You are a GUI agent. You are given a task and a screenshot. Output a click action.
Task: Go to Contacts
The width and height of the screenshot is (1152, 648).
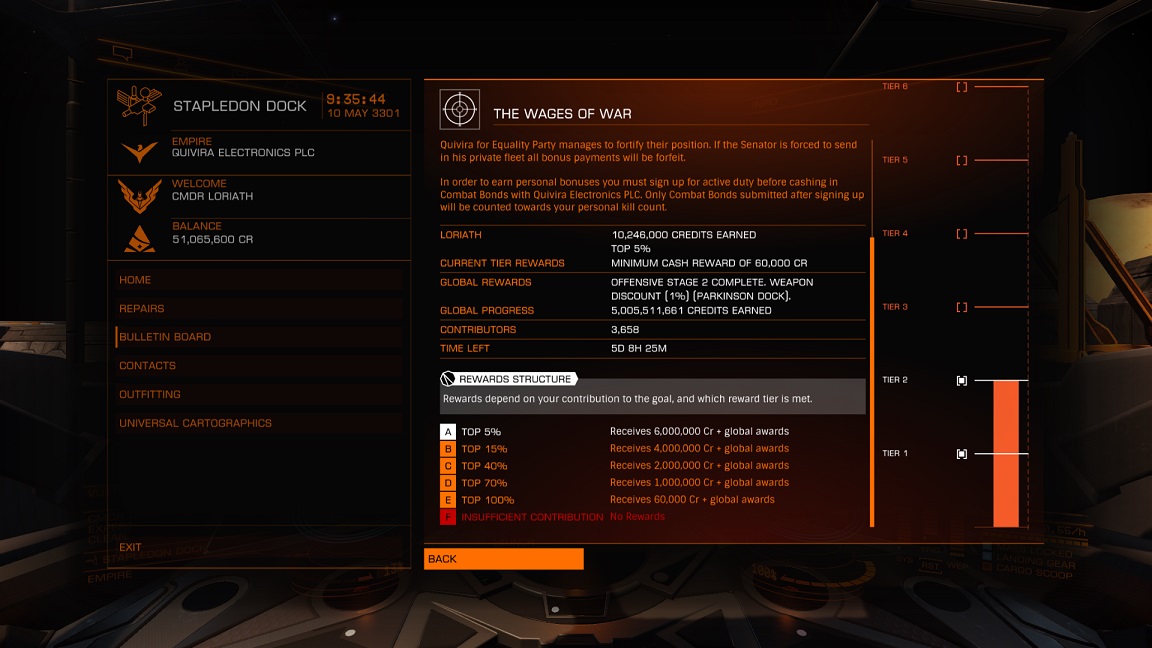click(147, 366)
